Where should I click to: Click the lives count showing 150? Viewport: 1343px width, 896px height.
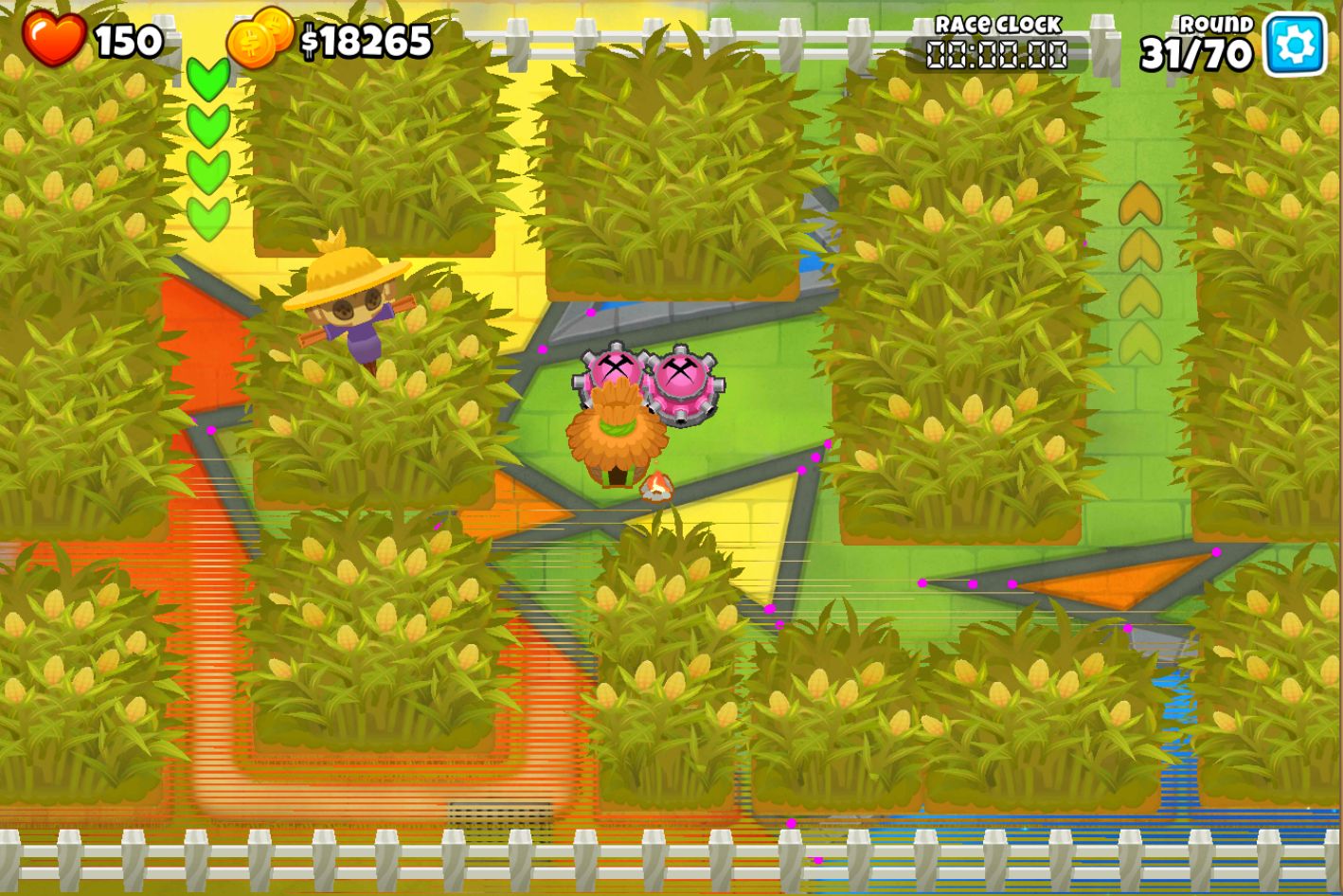click(130, 40)
